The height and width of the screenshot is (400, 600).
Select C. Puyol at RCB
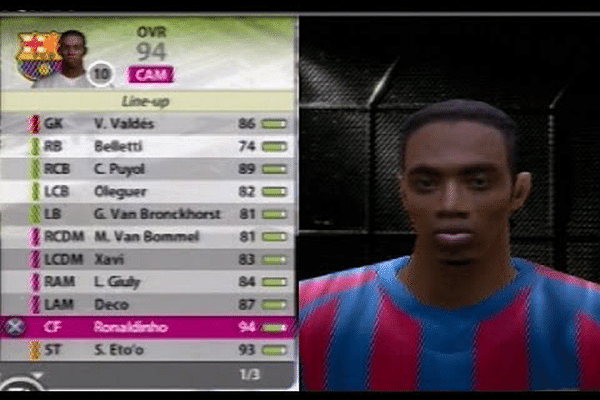point(150,169)
